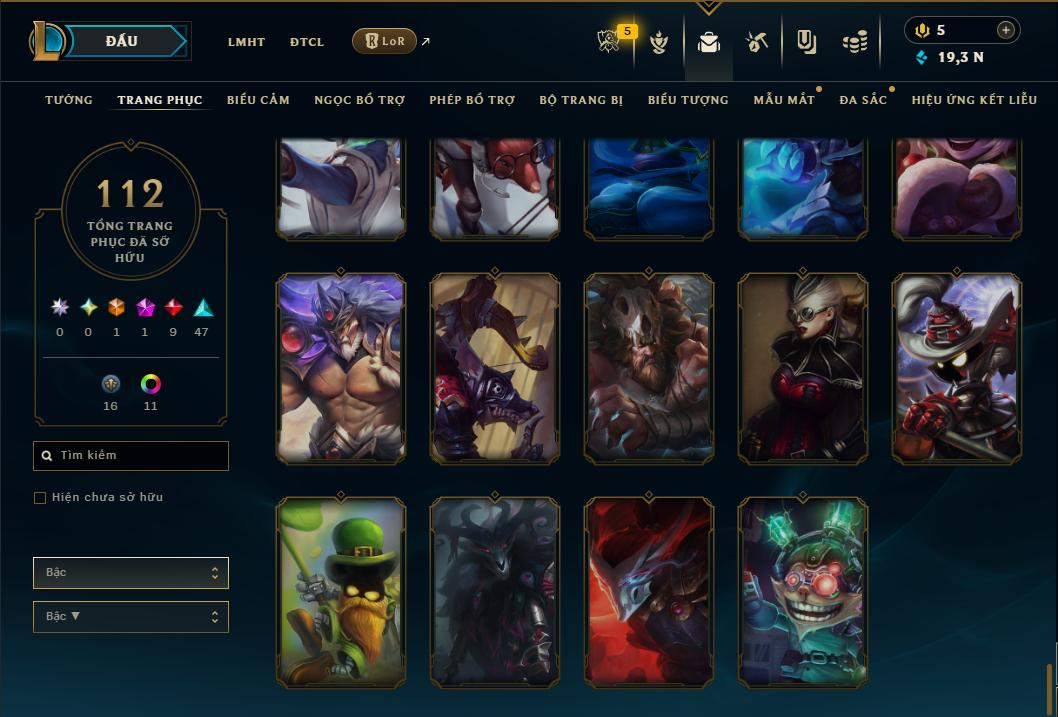Show the BIỂU TƯỢNG tab
Screen dimensions: 1058x717
click(688, 100)
